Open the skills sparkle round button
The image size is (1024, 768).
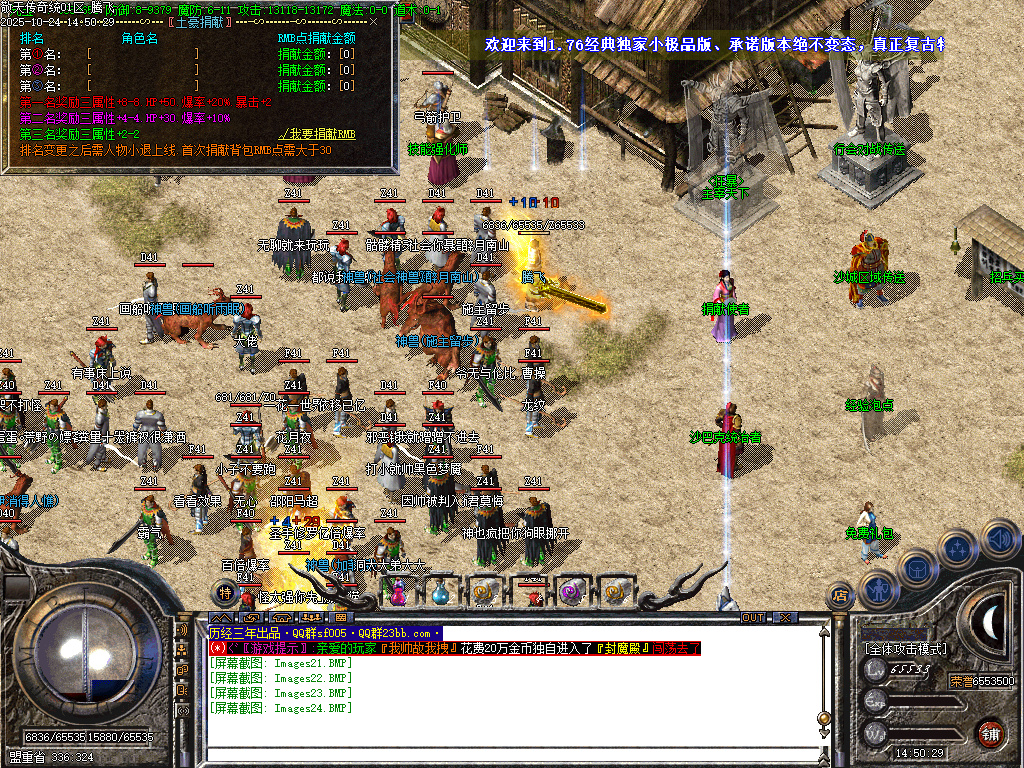958,548
